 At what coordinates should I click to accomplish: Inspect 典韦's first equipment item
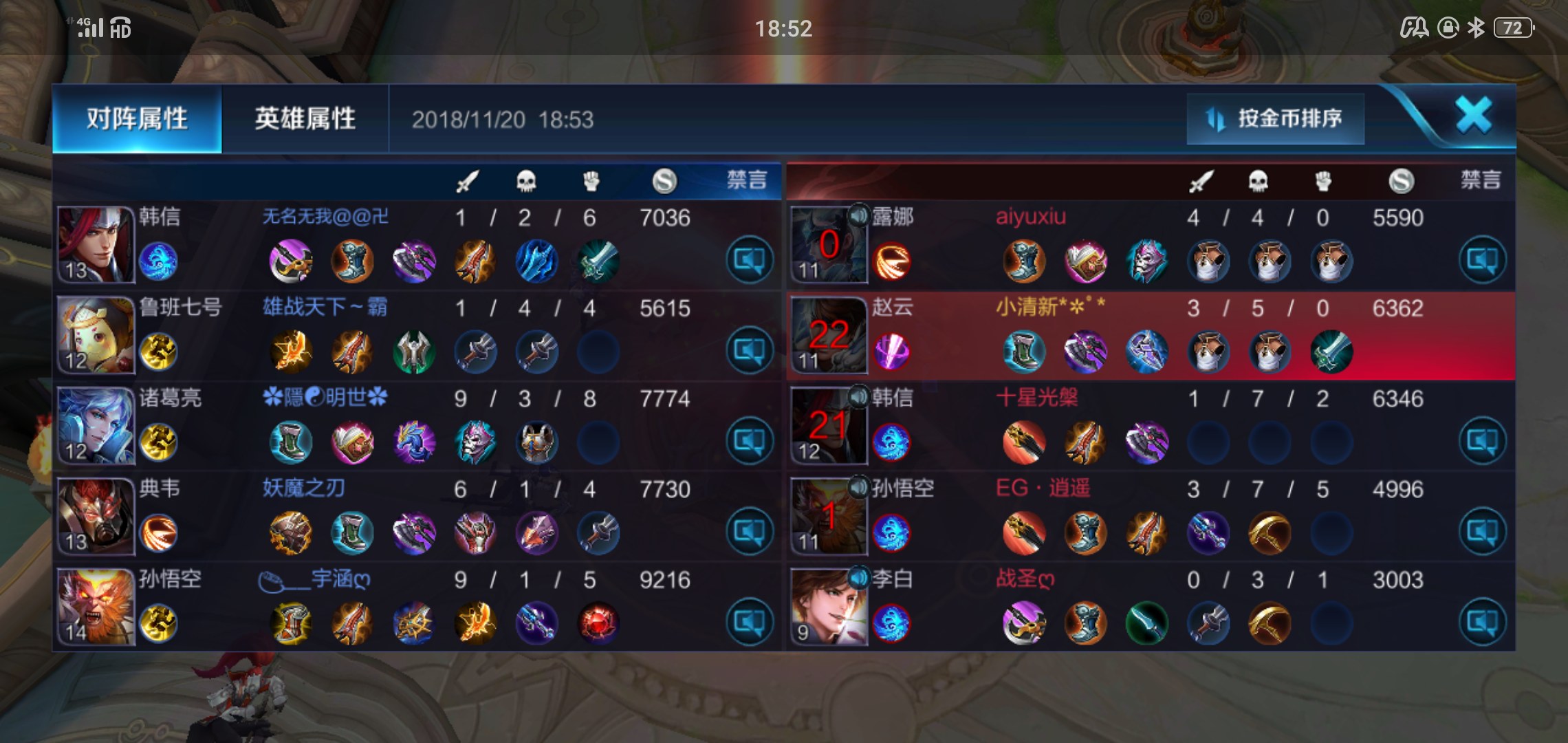[x=290, y=533]
